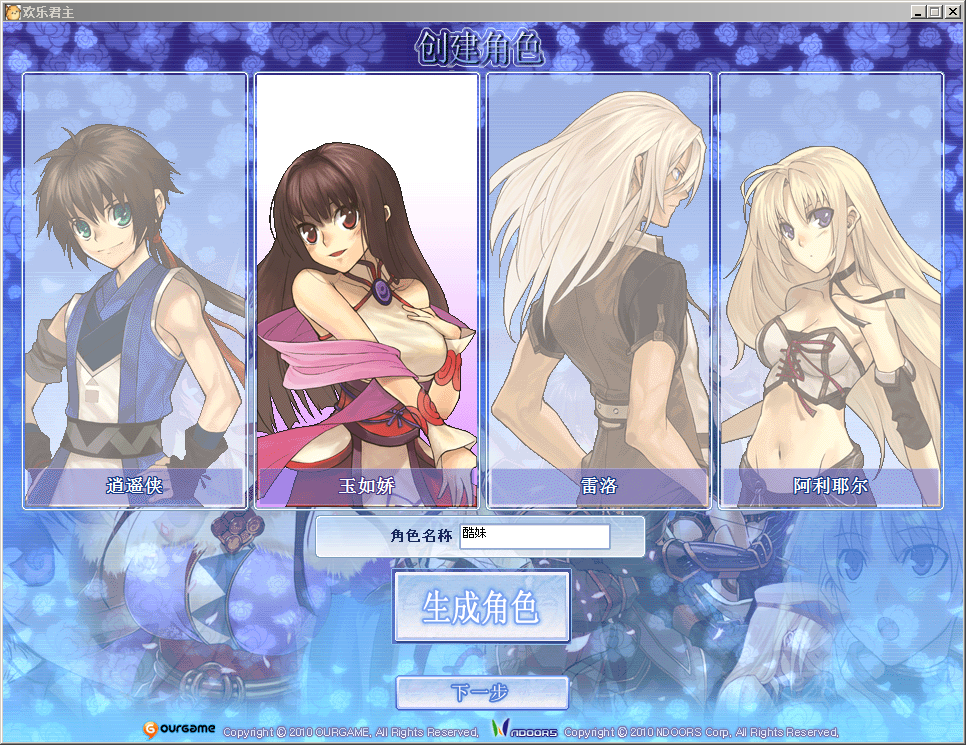Close the game window
The image size is (966, 745).
point(953,12)
